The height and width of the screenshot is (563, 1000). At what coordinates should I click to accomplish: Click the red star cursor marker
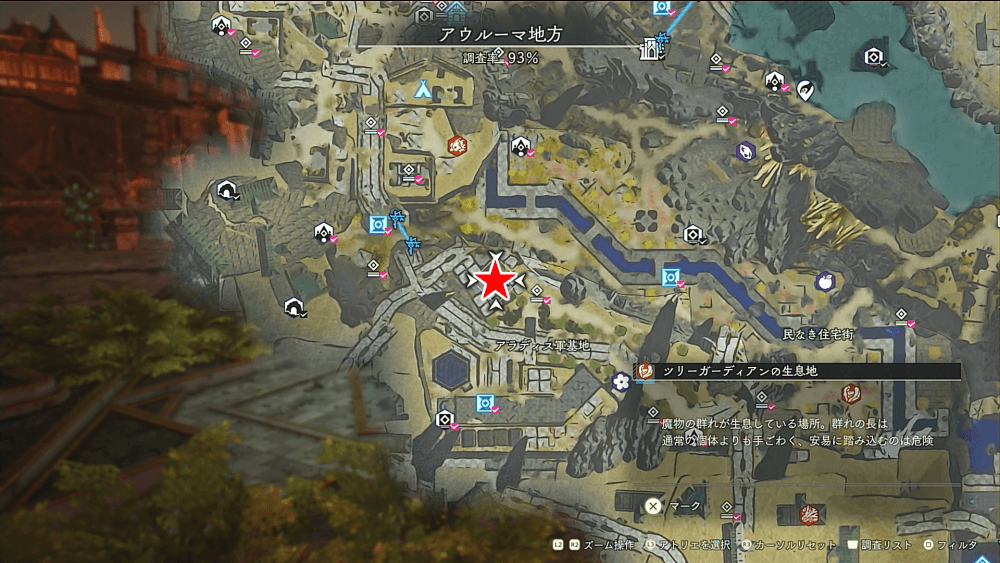496,281
